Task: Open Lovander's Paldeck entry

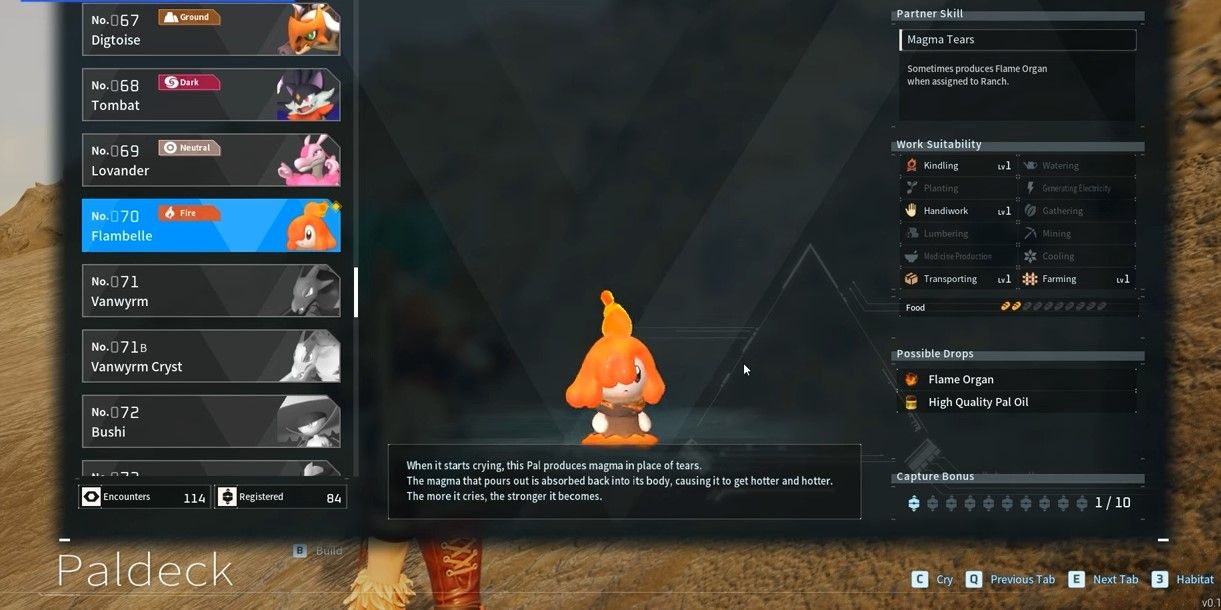Action: 210,160
